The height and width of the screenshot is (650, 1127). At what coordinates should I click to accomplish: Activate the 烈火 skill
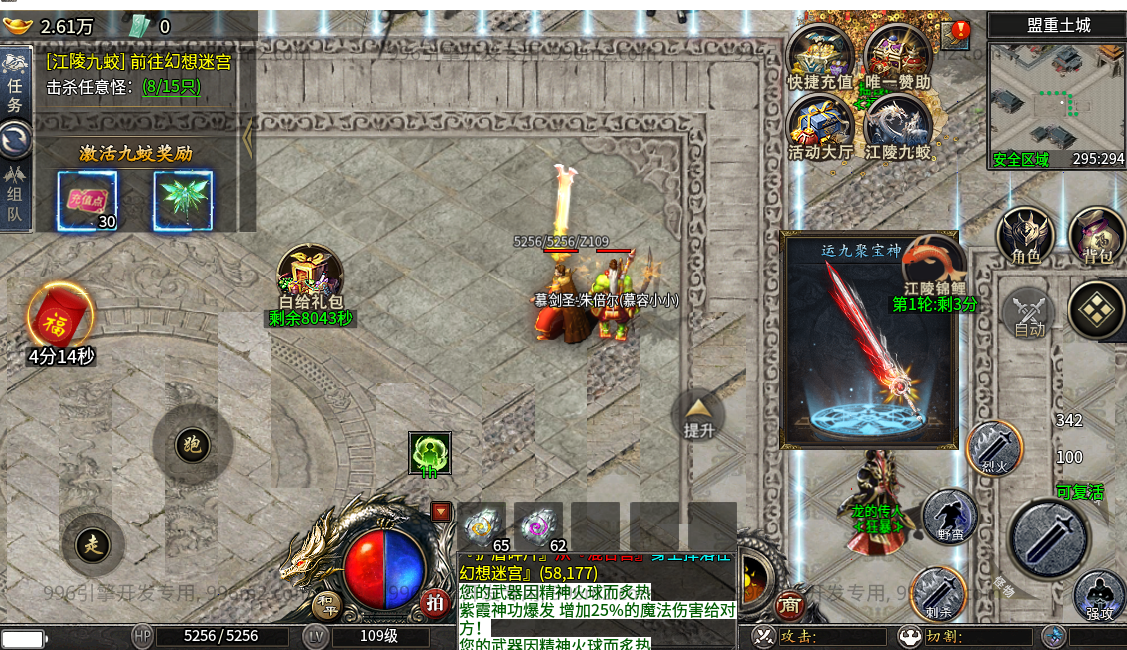994,448
